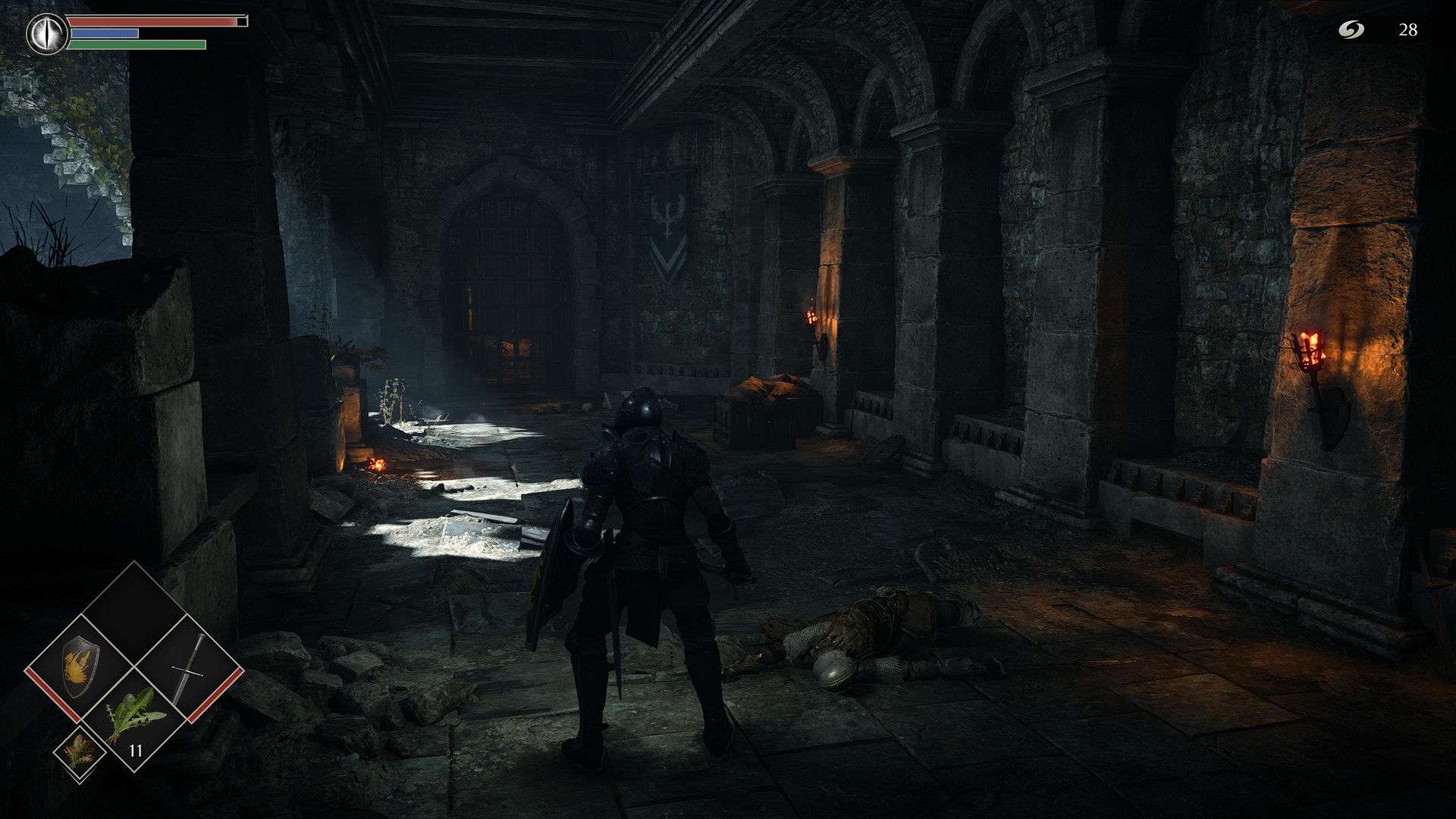The height and width of the screenshot is (819, 1456).
Task: Choose the small reddish herb slot
Action: pyautogui.click(x=78, y=753)
